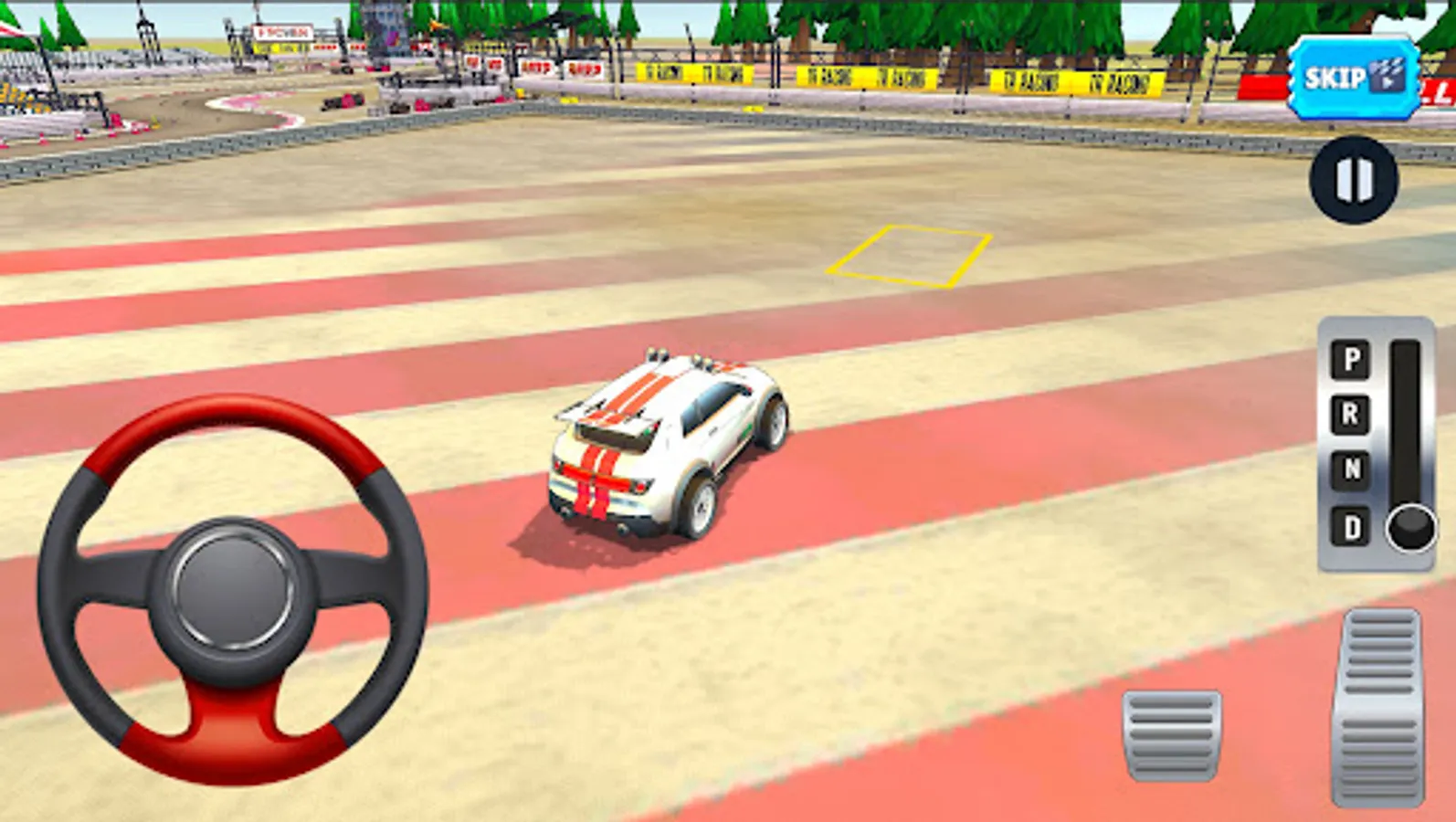The width and height of the screenshot is (1456, 822).
Task: Click the ad clapperboard icon on Skip ticket
Action: [1385, 78]
